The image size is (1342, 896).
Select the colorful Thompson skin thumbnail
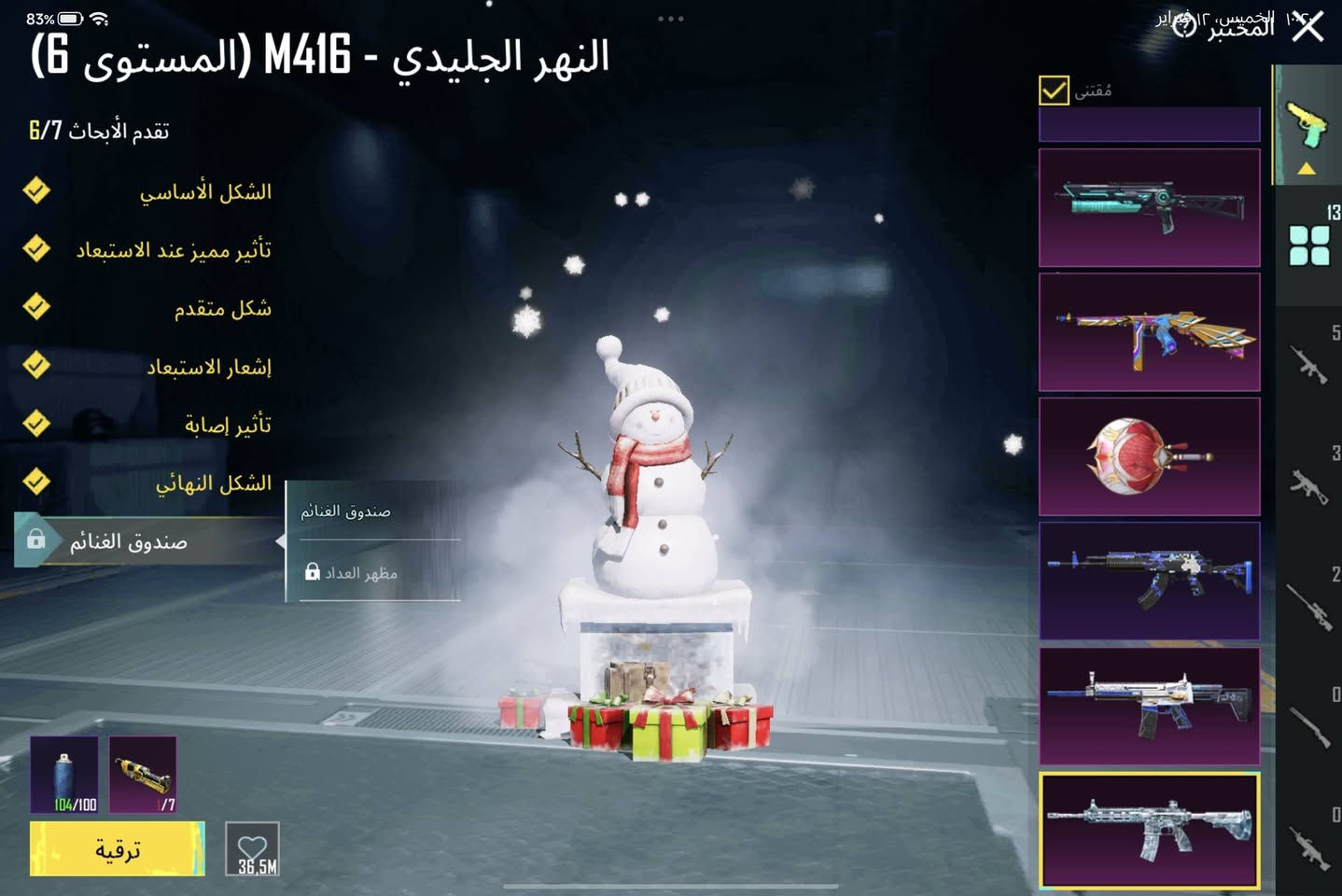(1149, 331)
